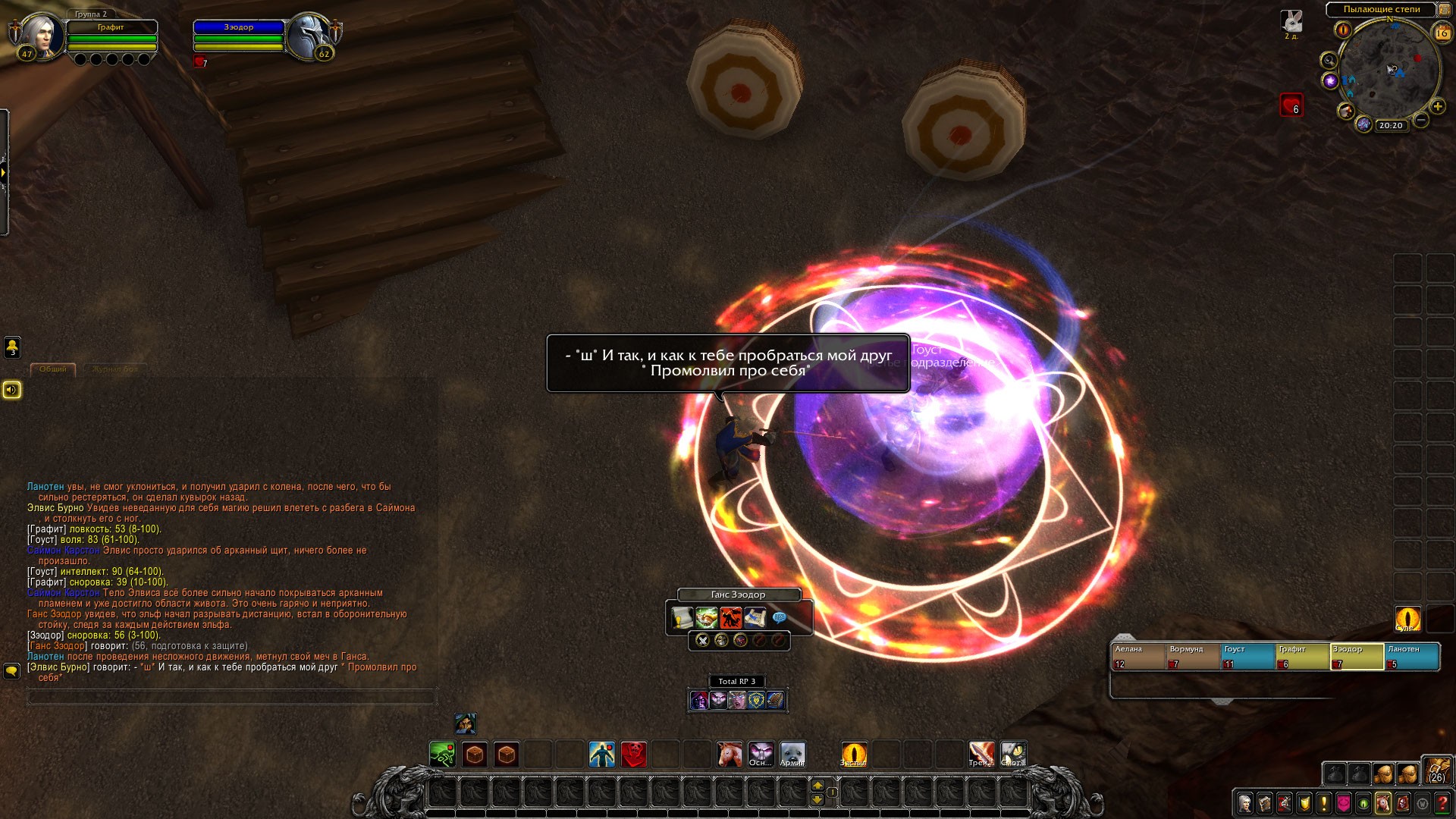The image size is (1456, 819).
Task: Open the calendar showing day 16
Action: pyautogui.click(x=1442, y=33)
